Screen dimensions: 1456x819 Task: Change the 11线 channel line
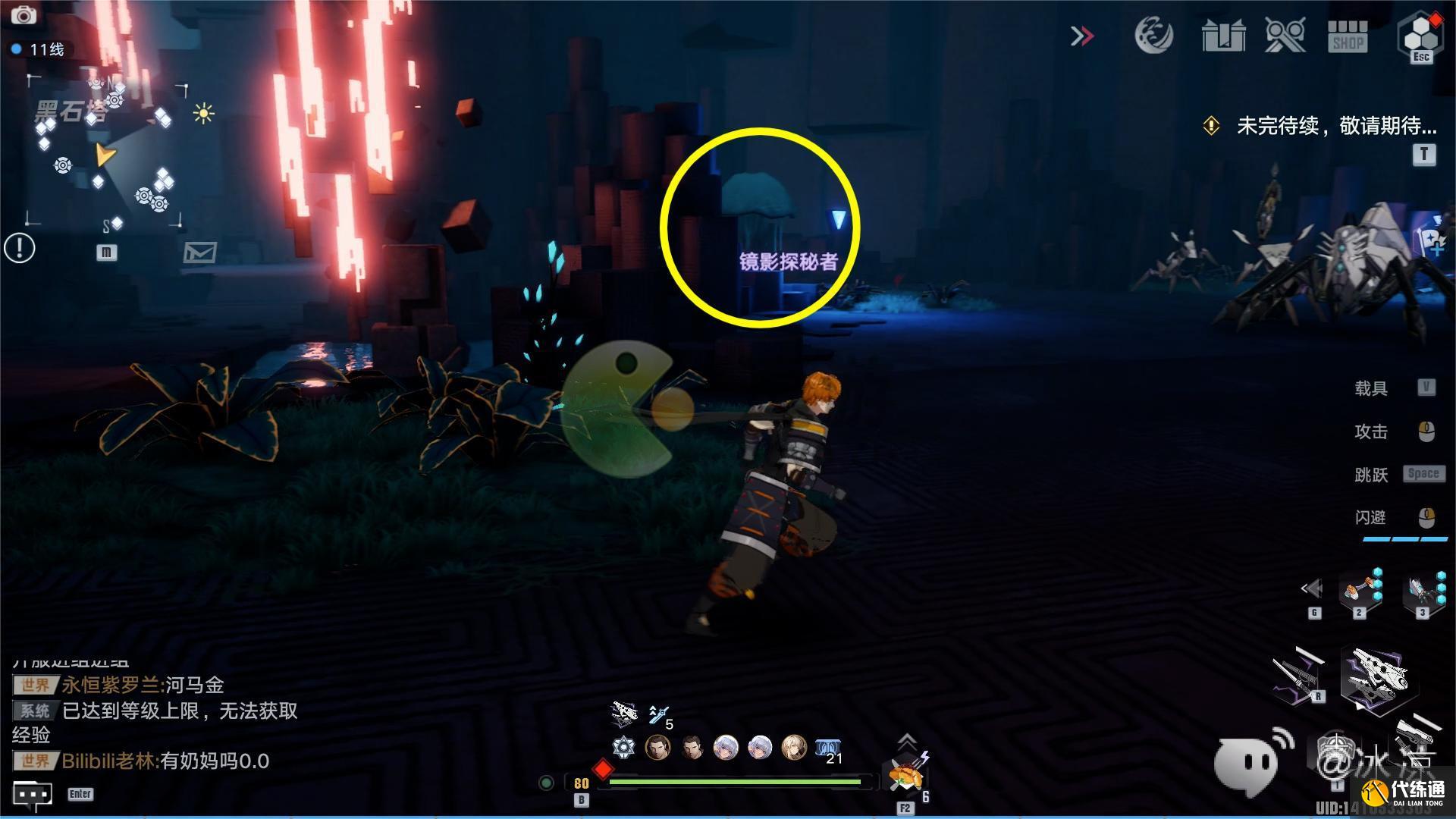pyautogui.click(x=39, y=50)
